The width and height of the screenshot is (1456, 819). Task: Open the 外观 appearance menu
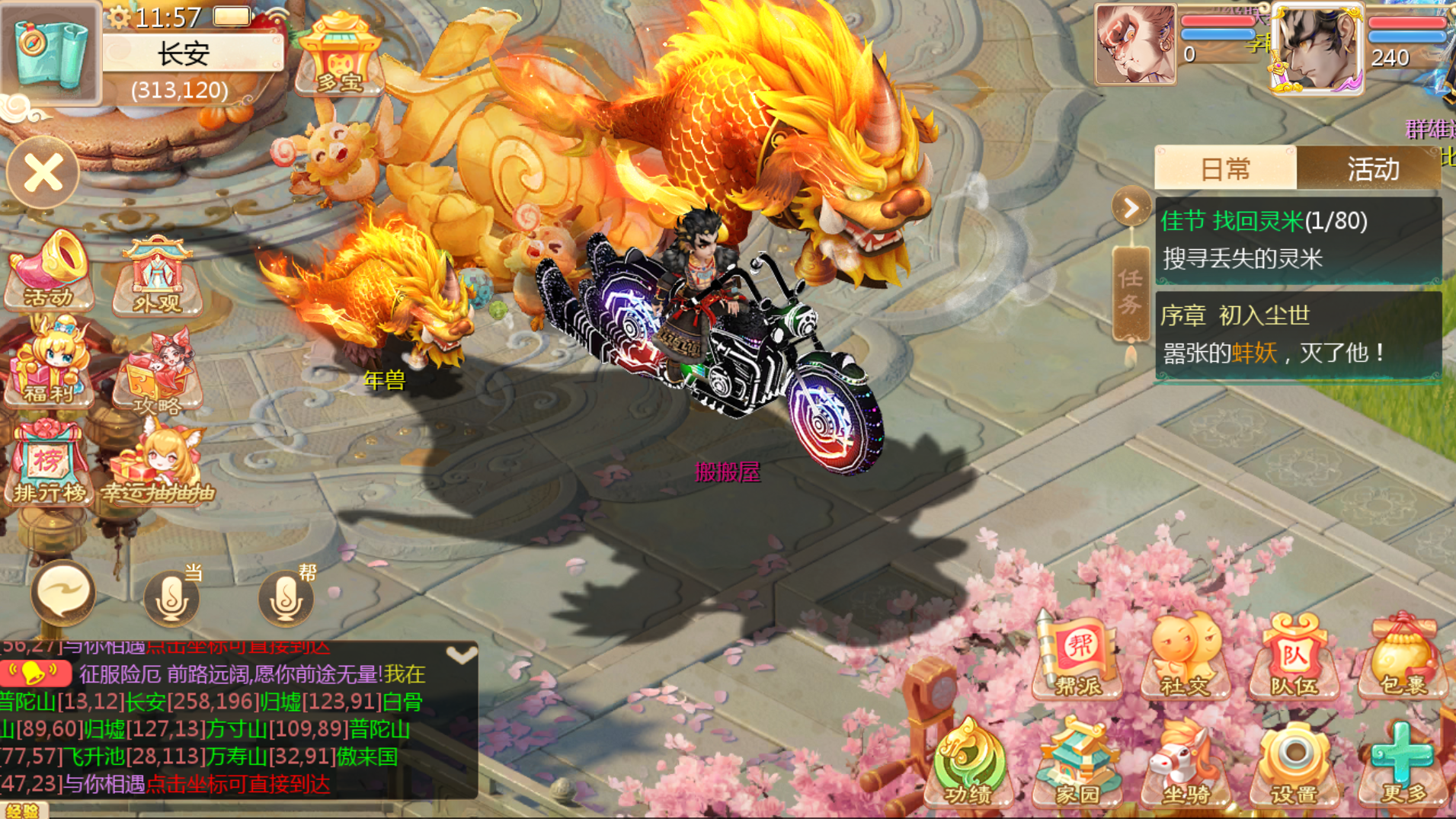pyautogui.click(x=158, y=276)
